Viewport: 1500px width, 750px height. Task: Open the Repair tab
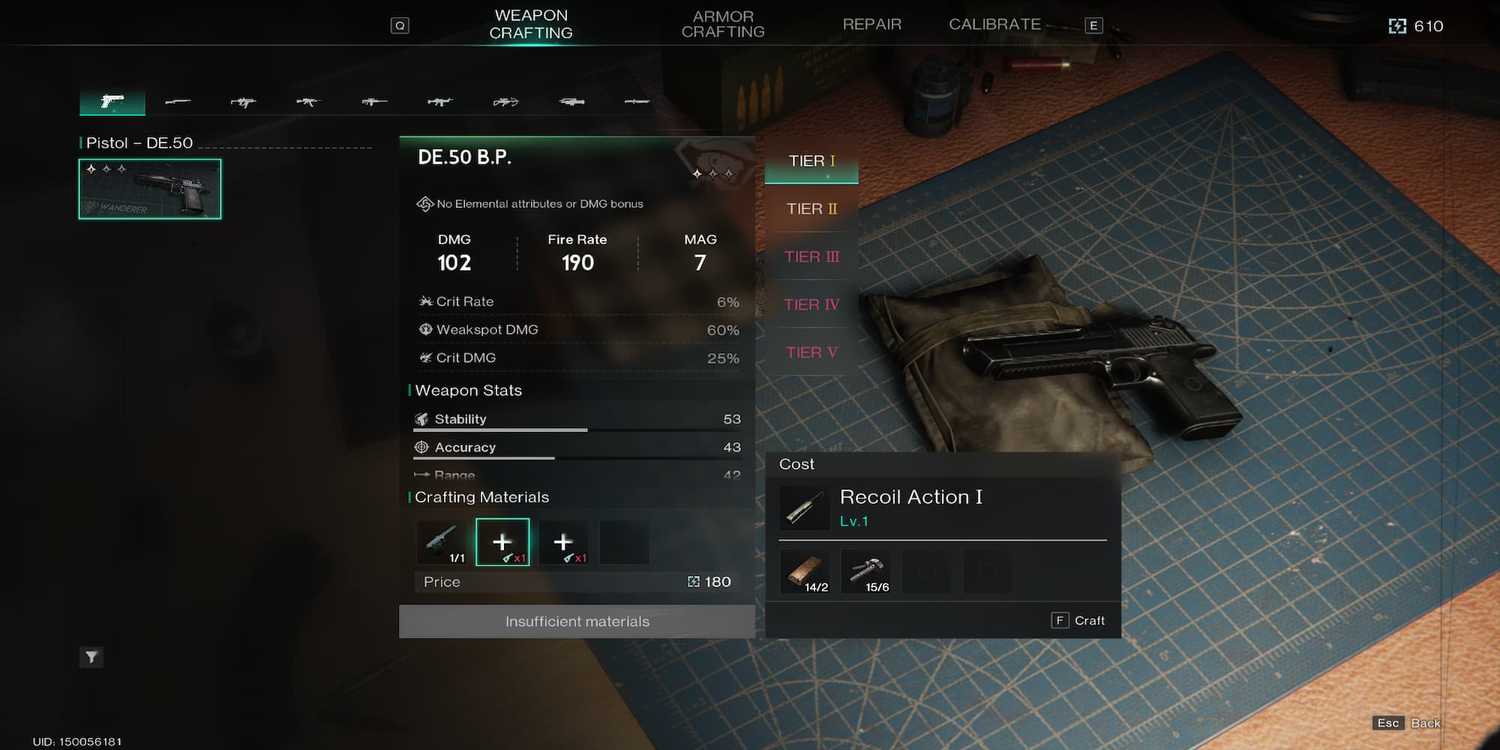coord(872,24)
